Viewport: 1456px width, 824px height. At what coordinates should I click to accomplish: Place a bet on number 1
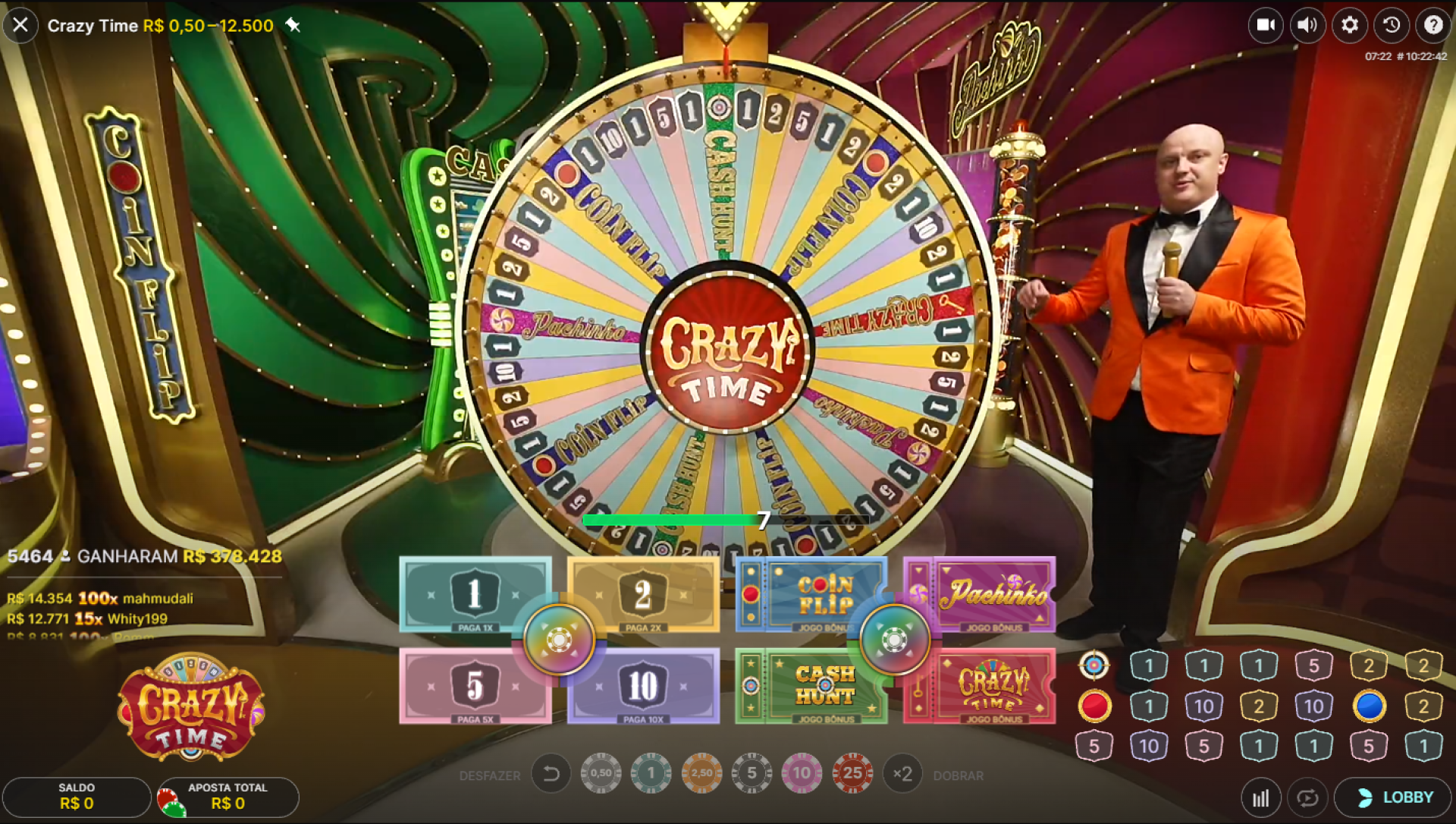tap(475, 596)
